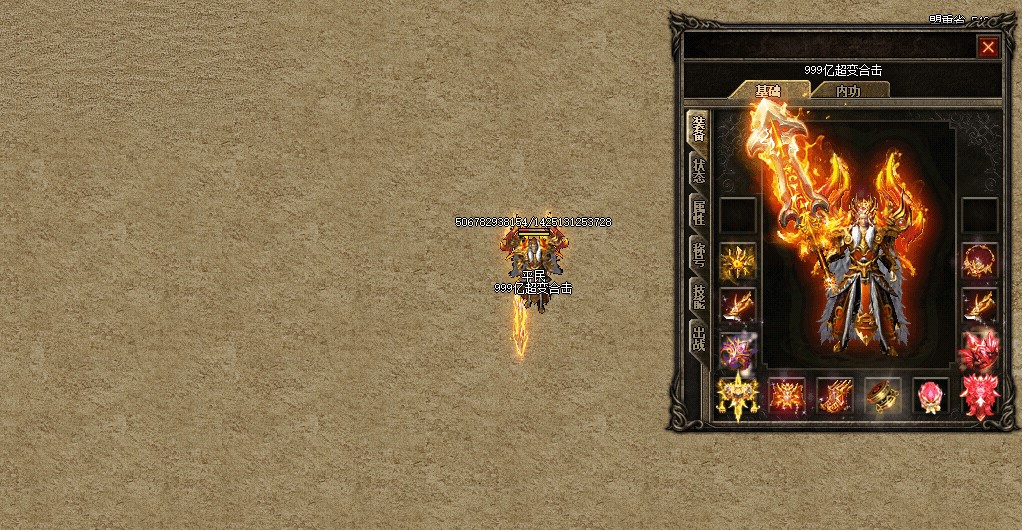This screenshot has width=1022, height=530.
Task: Select the purple ring equipment slot
Action: 738,351
